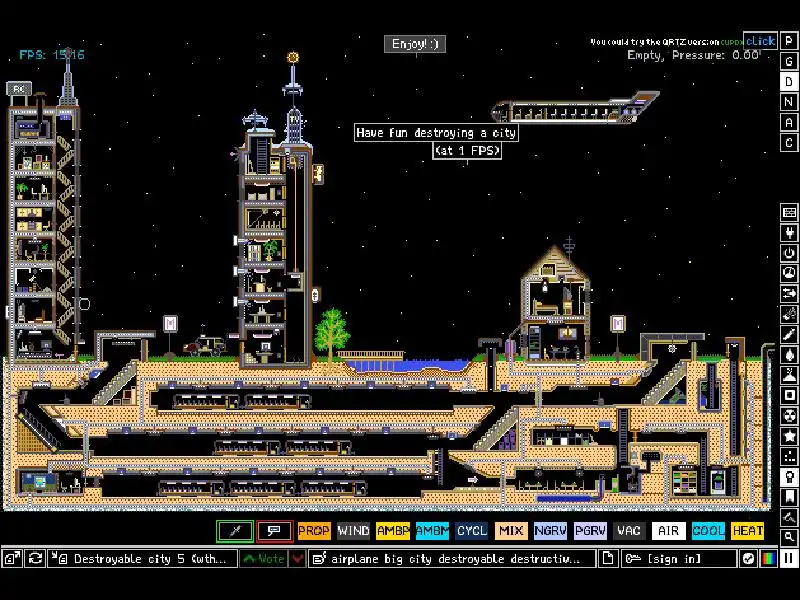Image resolution: width=800 pixels, height=600 pixels.
Task: Select the CYCL tool
Action: (471, 531)
